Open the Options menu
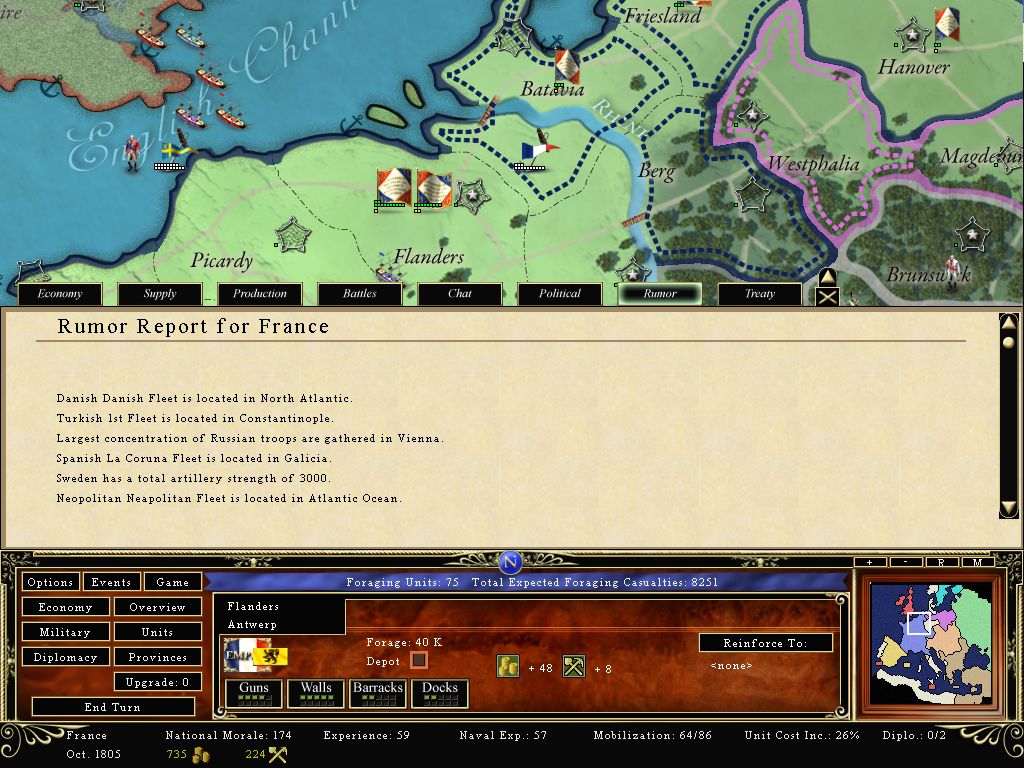The height and width of the screenshot is (768, 1024). (50, 582)
